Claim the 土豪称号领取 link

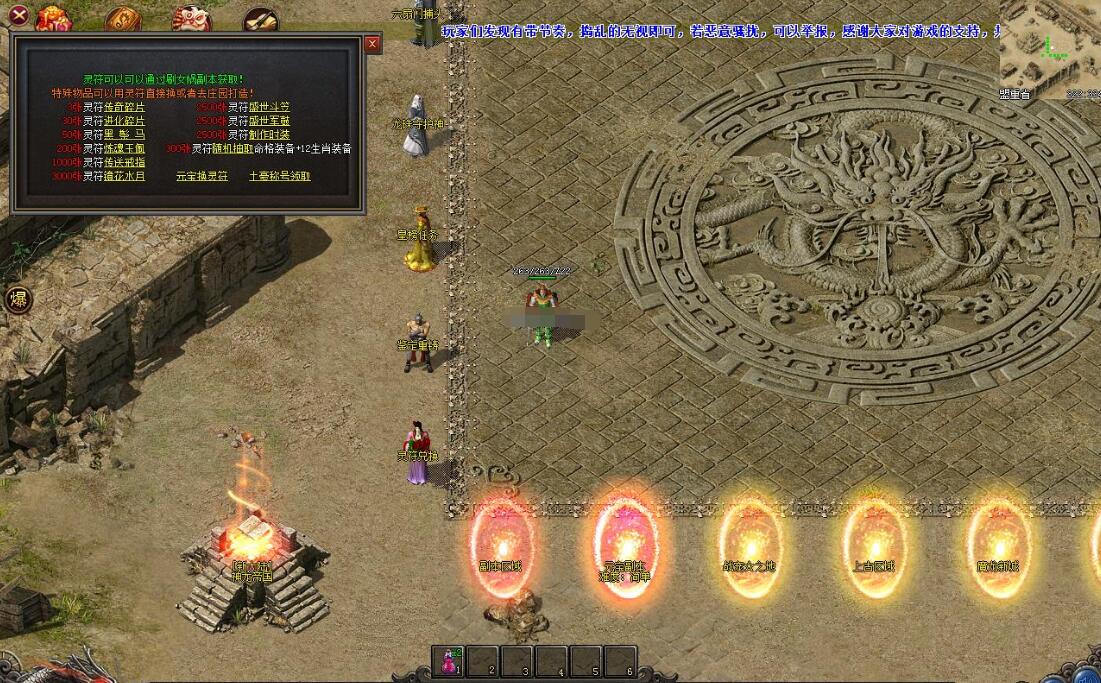279,176
